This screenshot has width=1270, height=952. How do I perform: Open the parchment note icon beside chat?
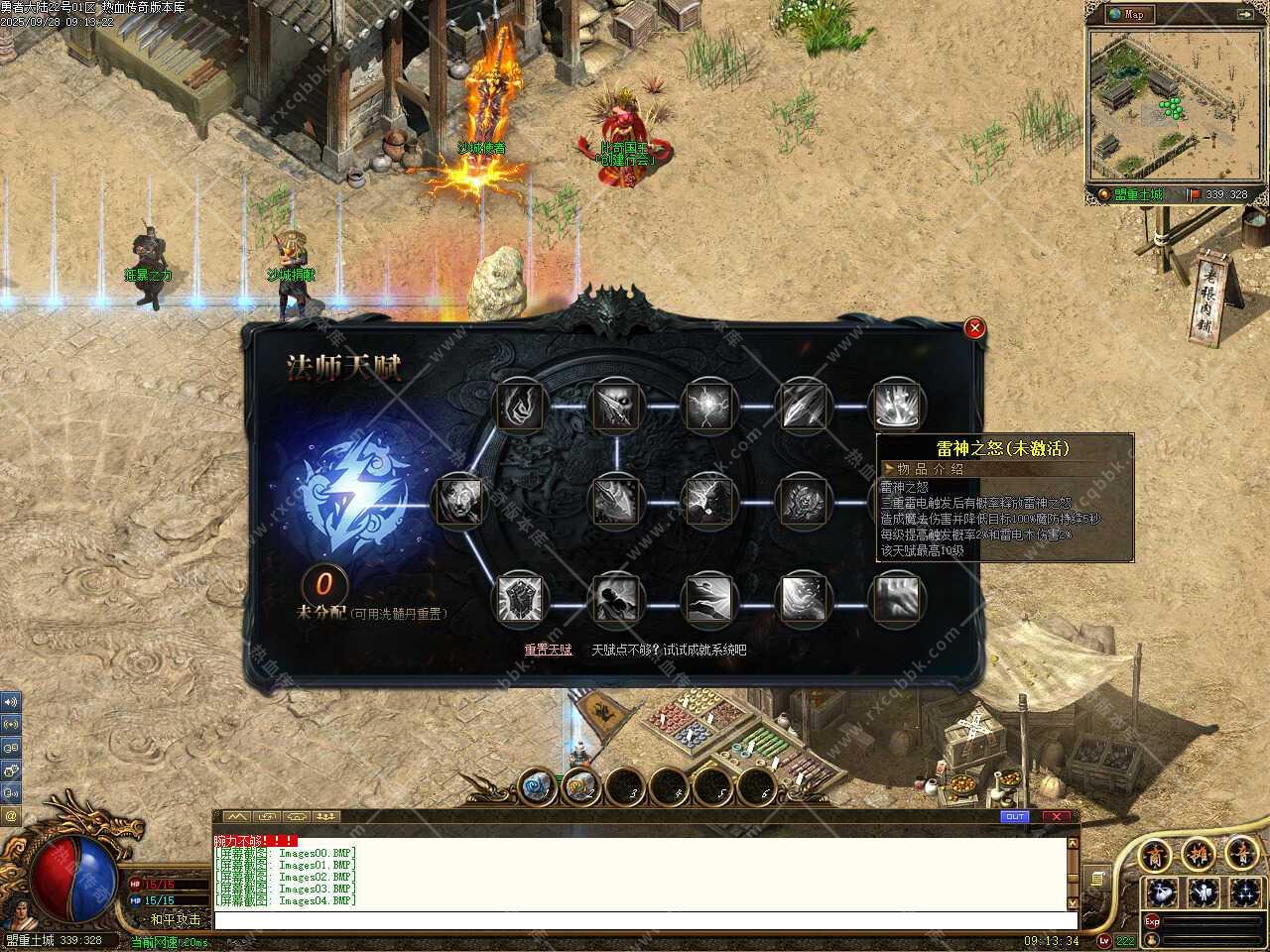pyautogui.click(x=1096, y=880)
